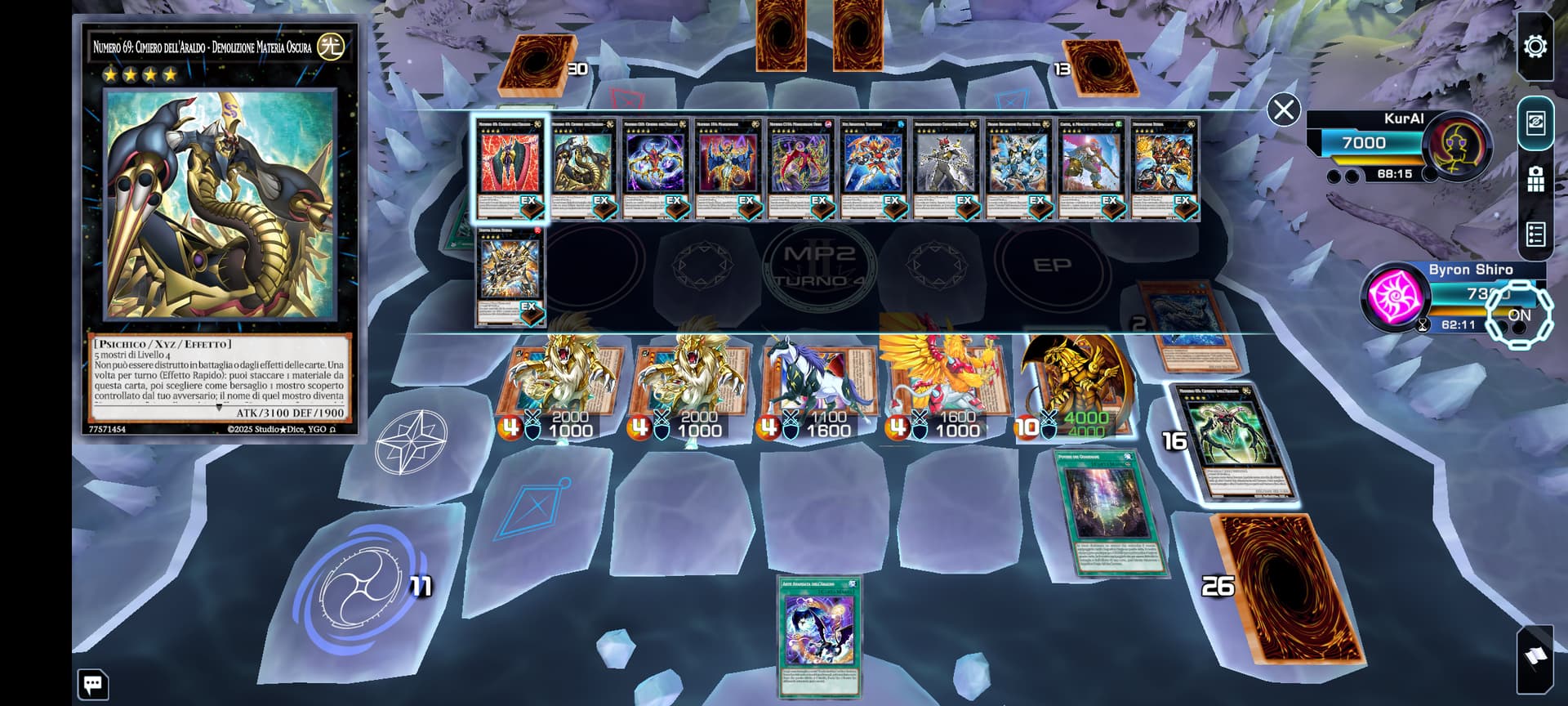1568x706 pixels.
Task: View Byron Shiro's pink profile icon
Action: coord(1394,297)
